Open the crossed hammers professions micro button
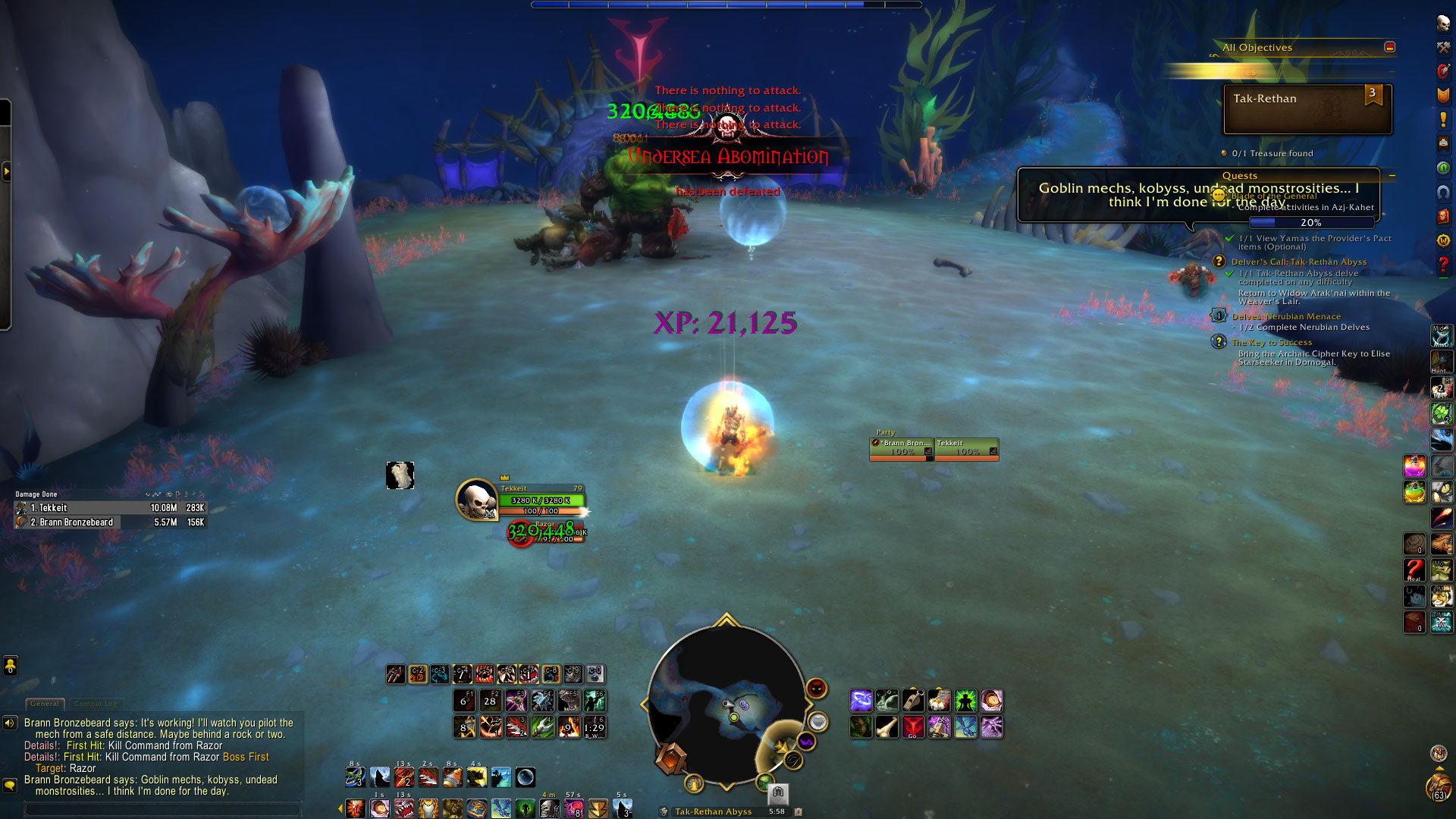Viewport: 1456px width, 819px height. coord(1443,47)
